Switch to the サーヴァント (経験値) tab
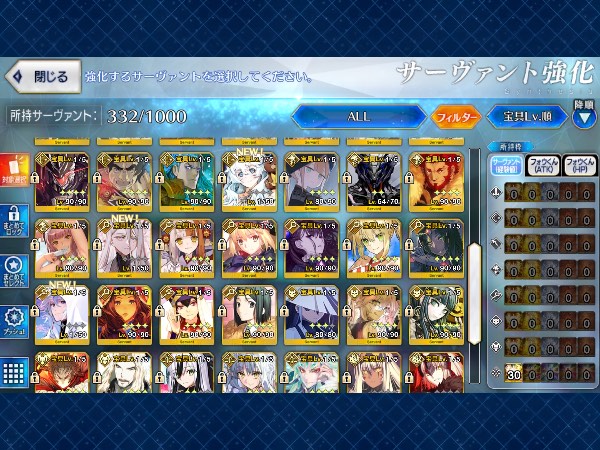The width and height of the screenshot is (600, 450). click(x=507, y=167)
